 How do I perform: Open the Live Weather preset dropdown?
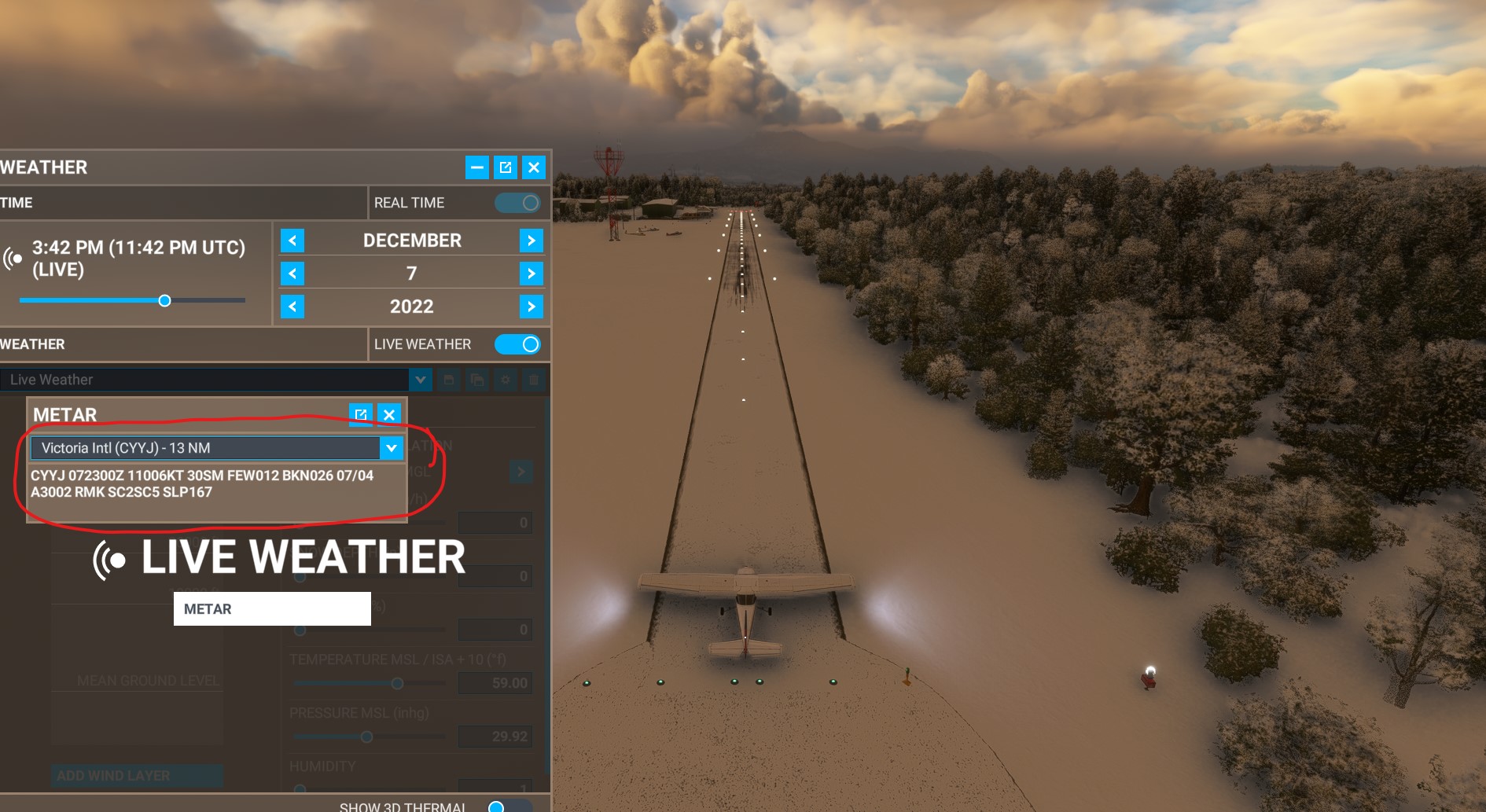point(421,380)
